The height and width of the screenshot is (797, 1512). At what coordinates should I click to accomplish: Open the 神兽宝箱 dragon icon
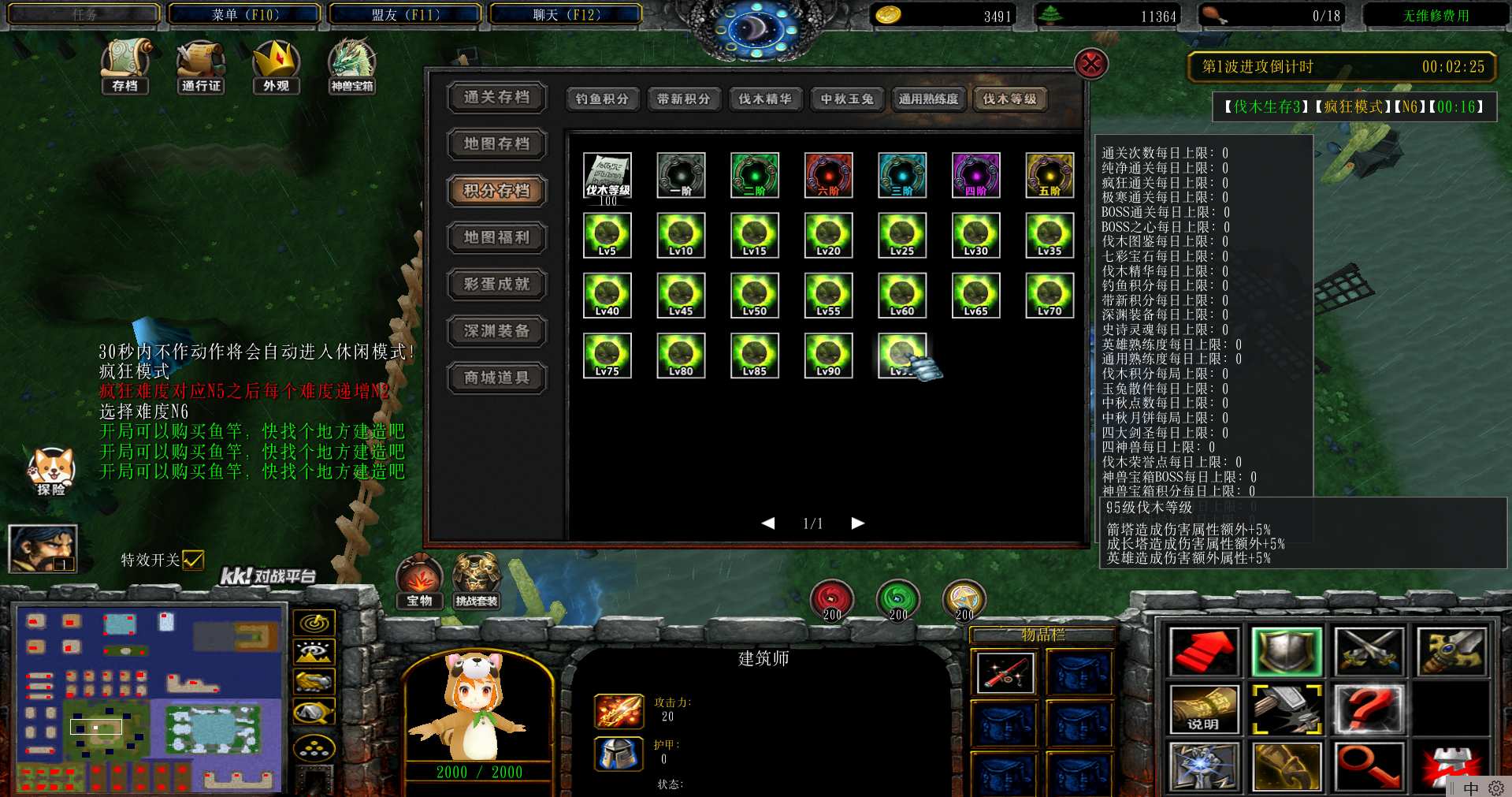click(351, 65)
